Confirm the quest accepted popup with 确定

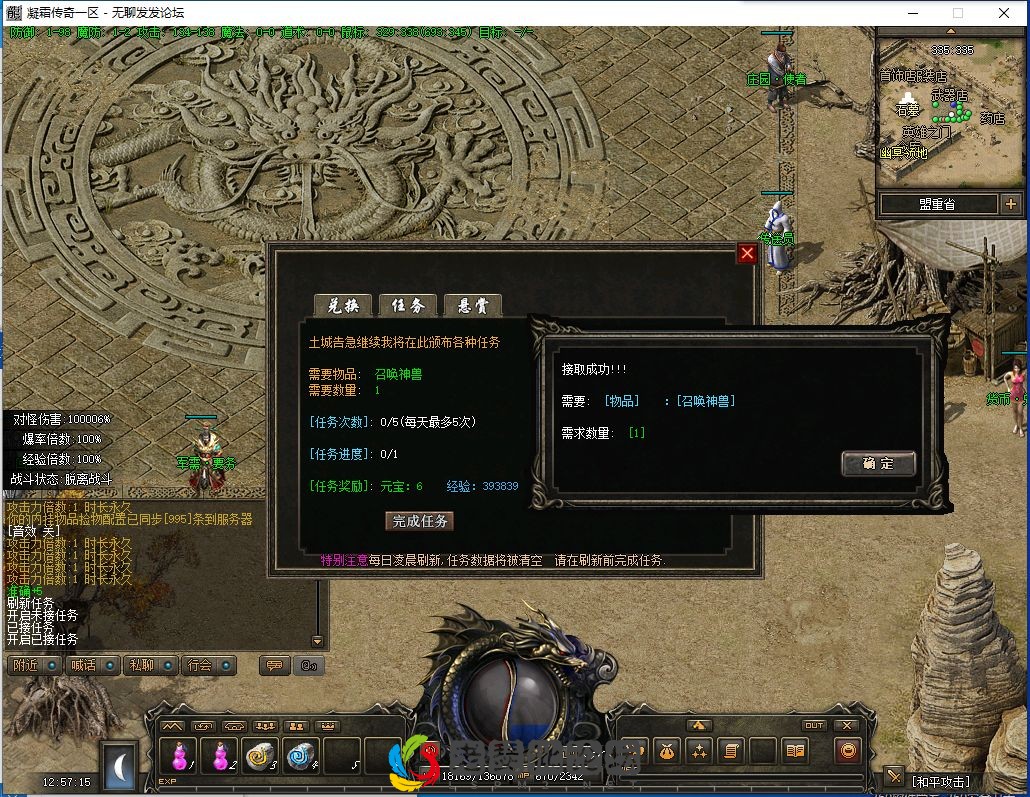878,463
